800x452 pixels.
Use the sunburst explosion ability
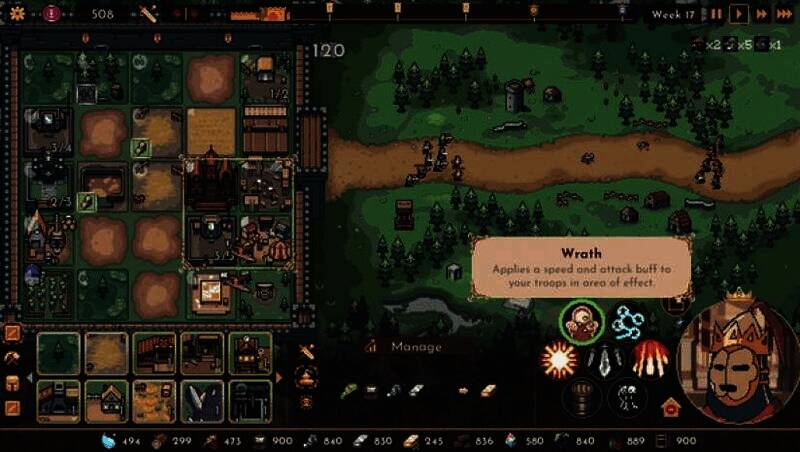pyautogui.click(x=557, y=358)
